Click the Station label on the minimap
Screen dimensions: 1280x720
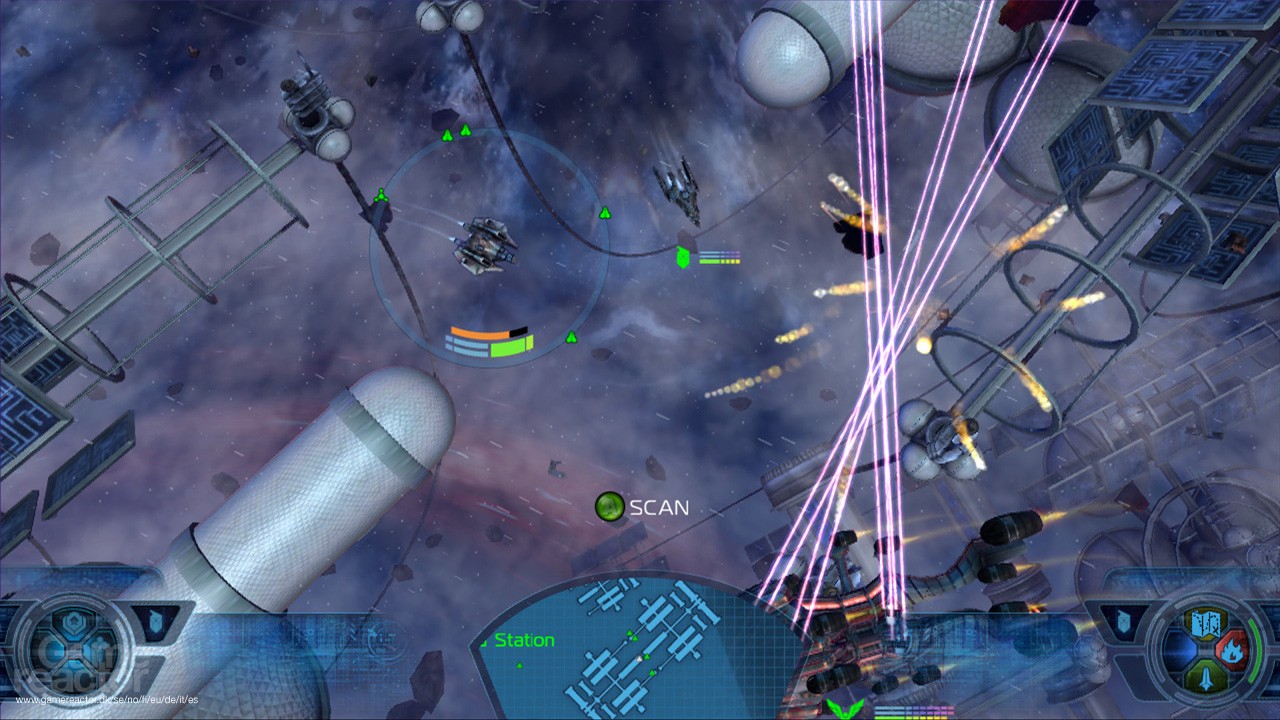click(x=524, y=640)
